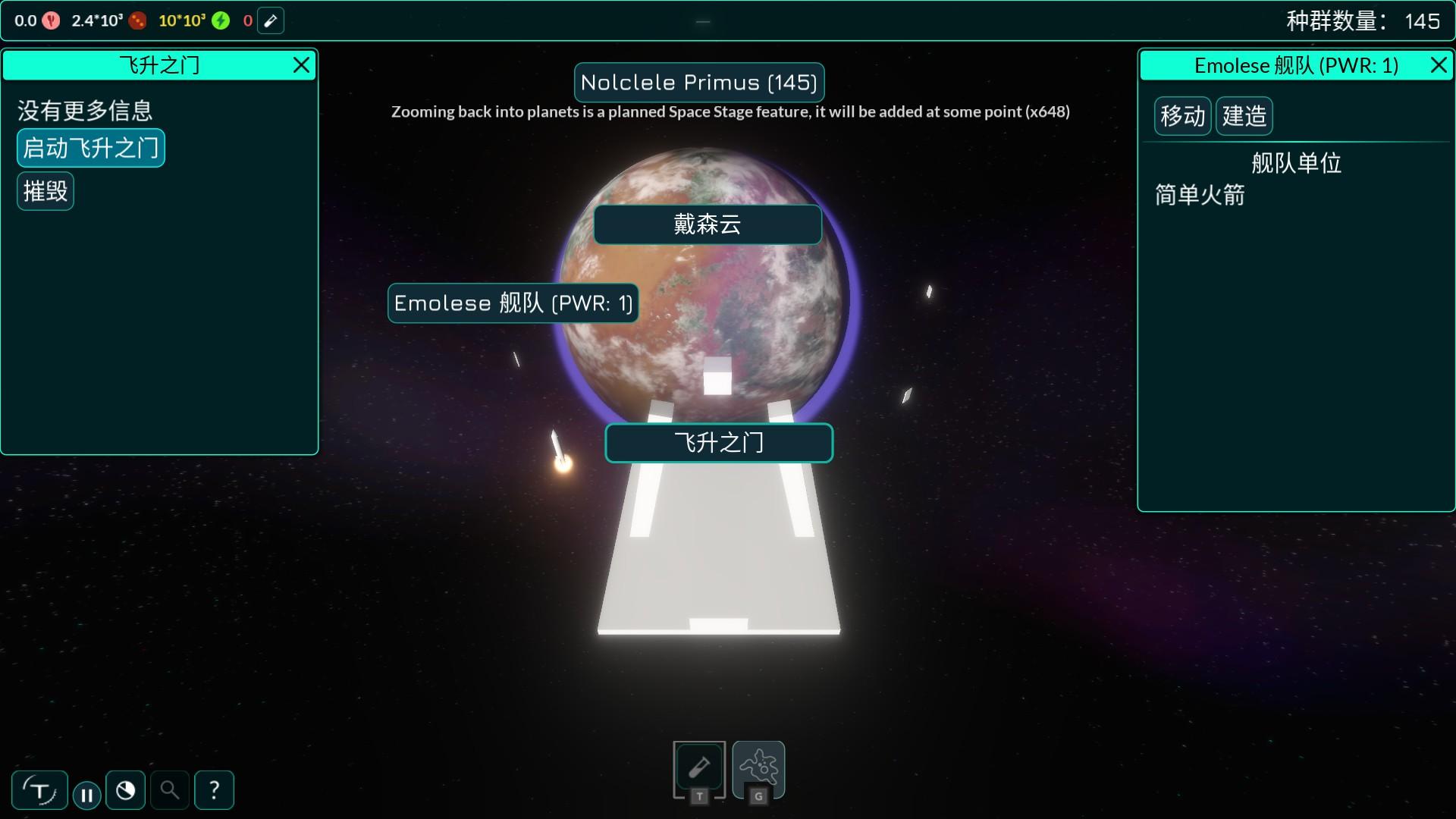Viewport: 1456px width, 819px height.
Task: Select the organism icon in bottom hotbar
Action: pyautogui.click(x=758, y=768)
